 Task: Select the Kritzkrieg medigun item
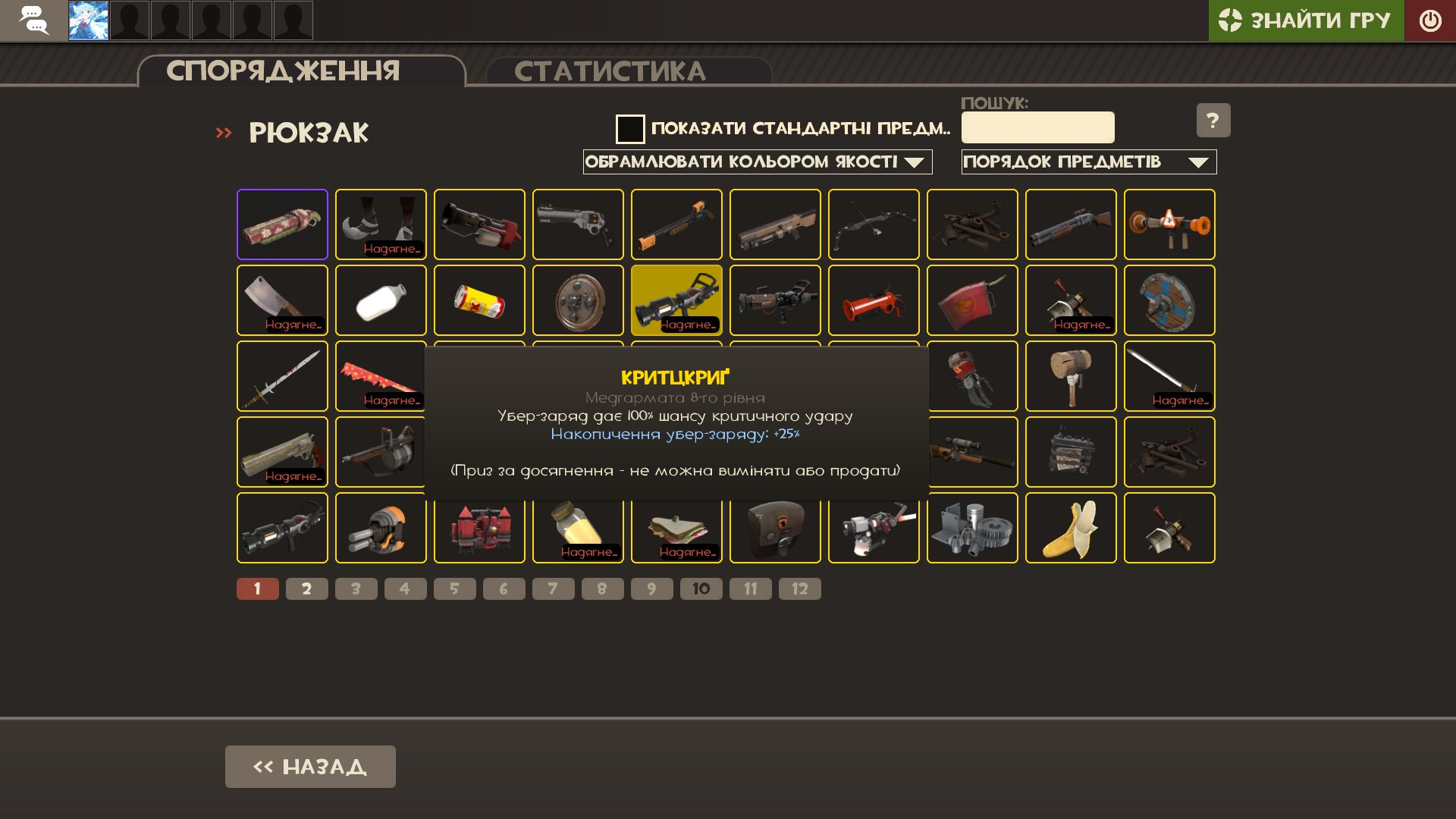[x=676, y=300]
